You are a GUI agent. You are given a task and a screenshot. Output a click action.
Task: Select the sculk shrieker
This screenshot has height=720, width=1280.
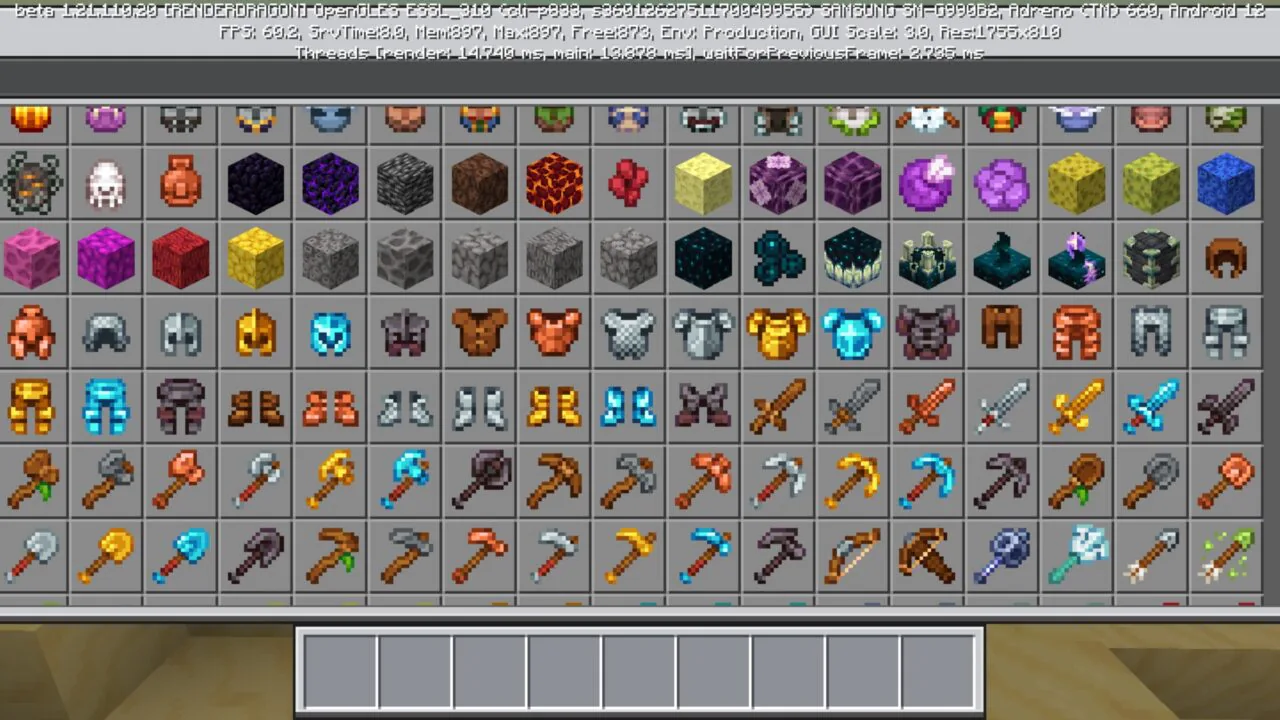tap(927, 259)
